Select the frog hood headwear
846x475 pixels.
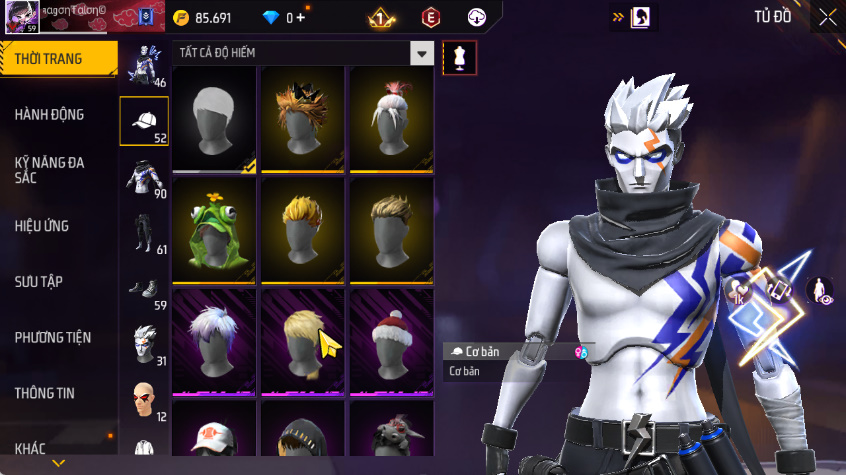click(x=215, y=230)
